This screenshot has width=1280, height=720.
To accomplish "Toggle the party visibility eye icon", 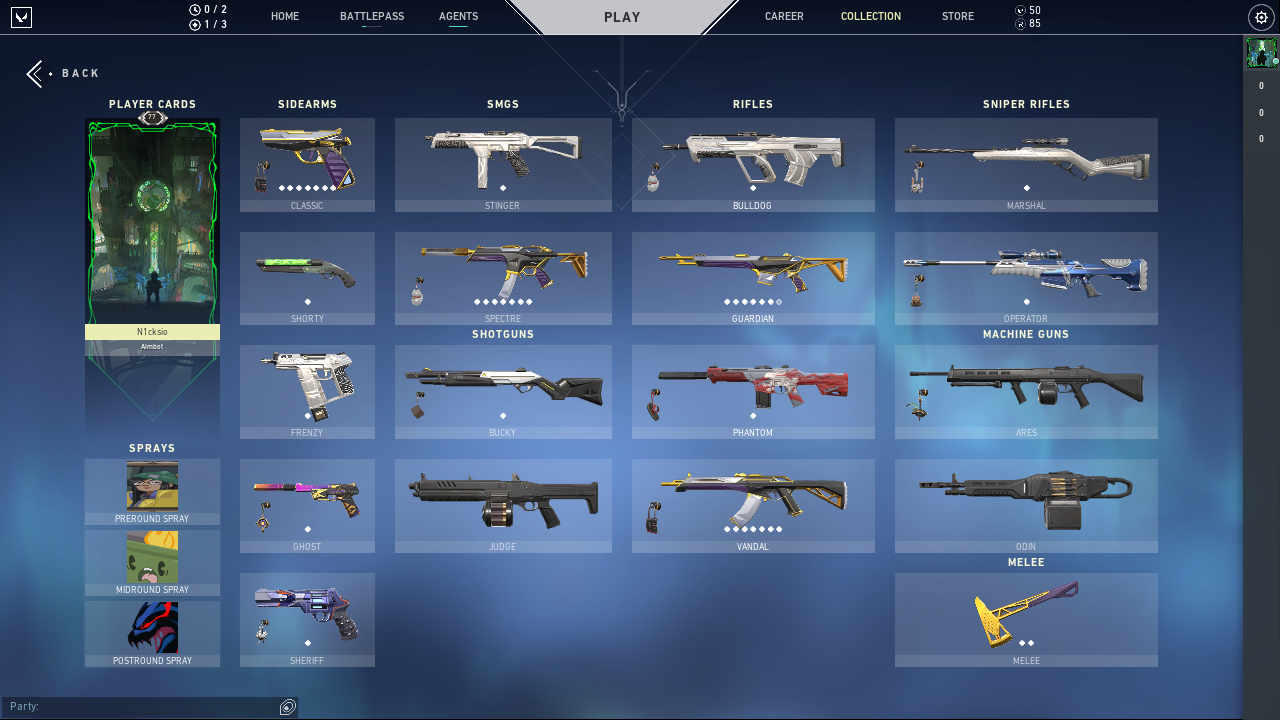I will [288, 706].
